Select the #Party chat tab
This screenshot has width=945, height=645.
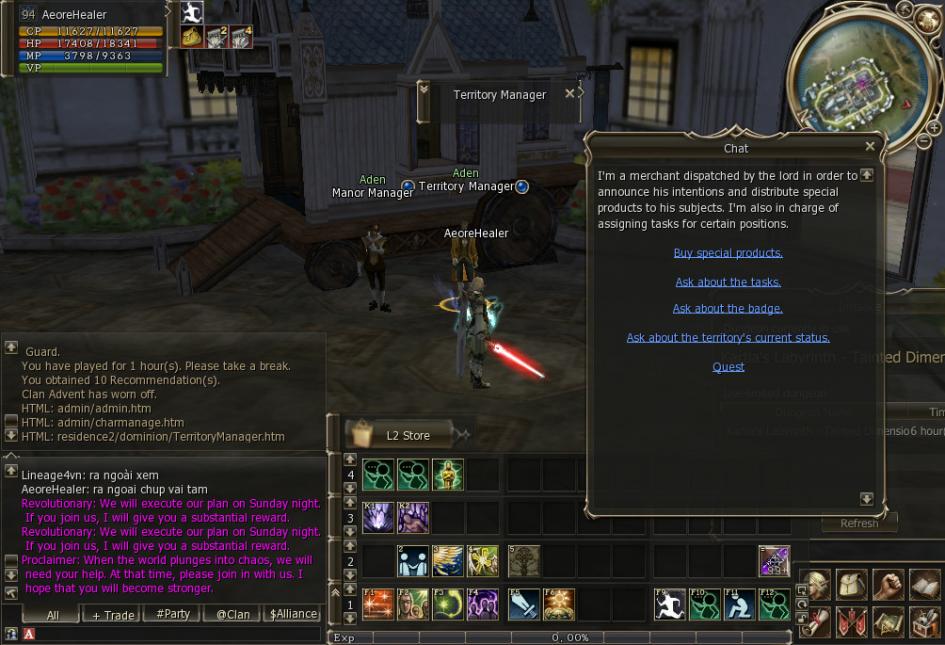tap(173, 614)
